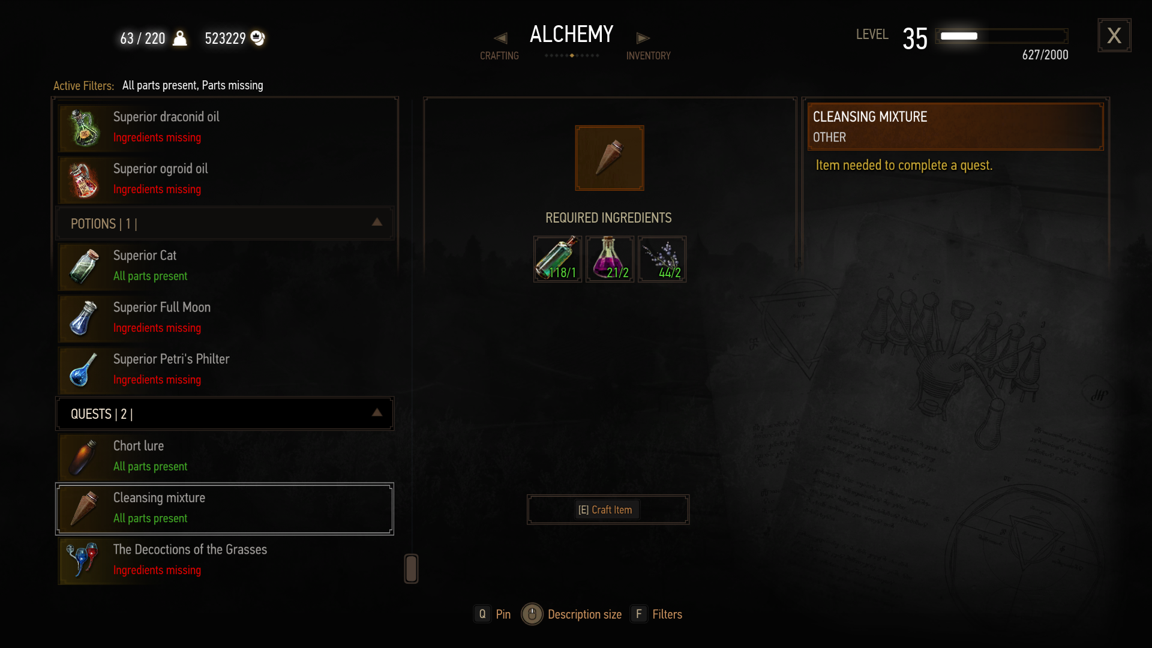The width and height of the screenshot is (1152, 648).
Task: Click the herb sprig required ingredient
Action: [x=662, y=259]
